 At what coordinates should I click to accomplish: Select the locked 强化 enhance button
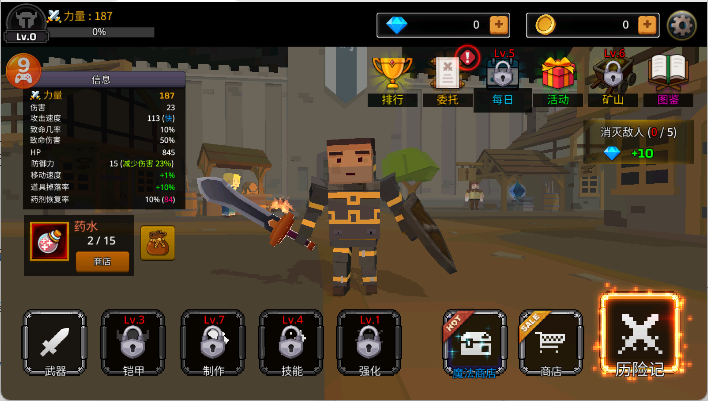coord(368,345)
